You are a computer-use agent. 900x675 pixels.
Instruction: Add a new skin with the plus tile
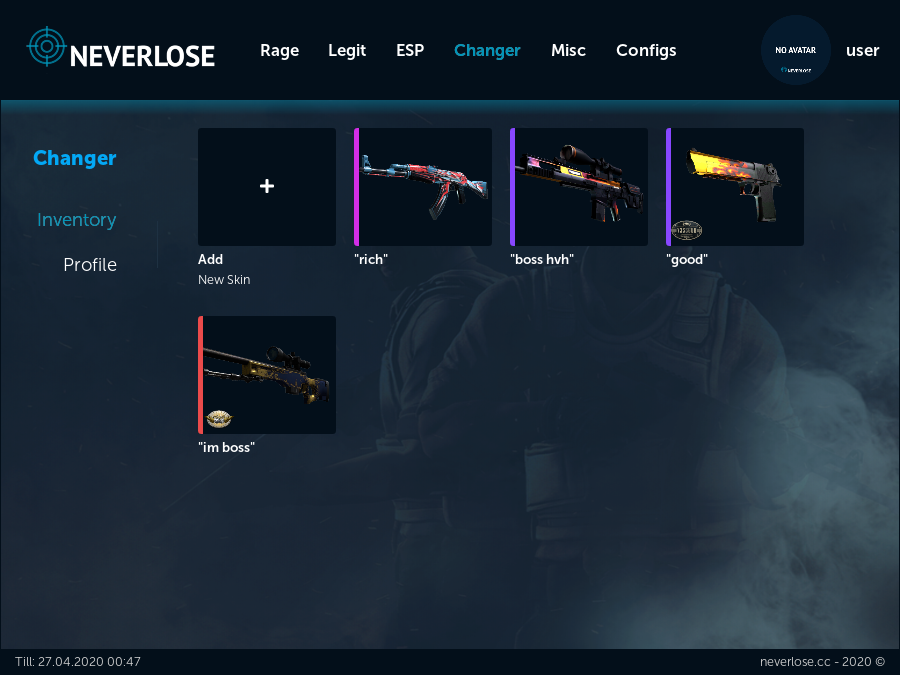(267, 187)
